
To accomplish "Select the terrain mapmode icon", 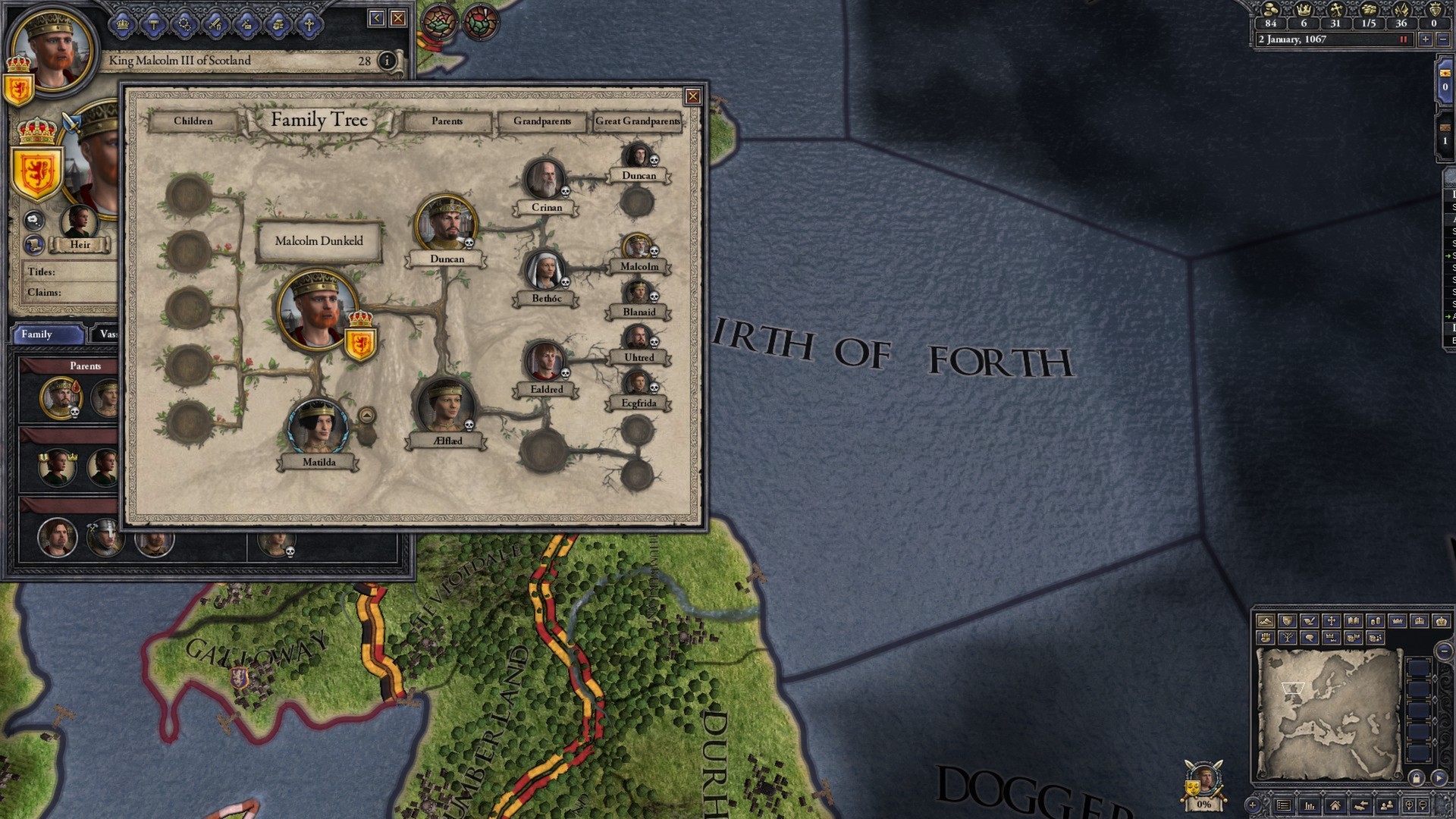I will pyautogui.click(x=1266, y=622).
